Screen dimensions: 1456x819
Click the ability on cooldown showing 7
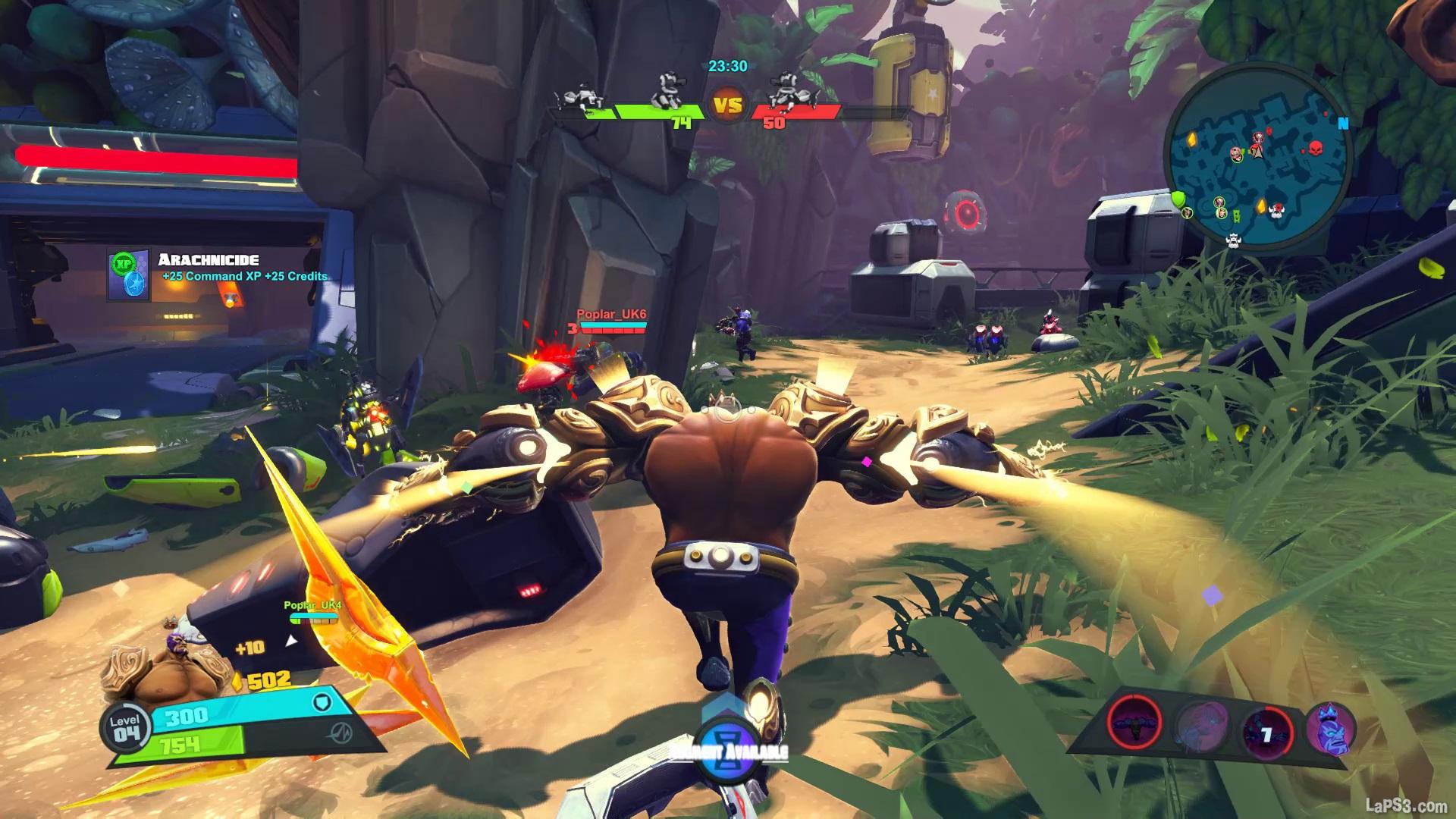point(1266,733)
